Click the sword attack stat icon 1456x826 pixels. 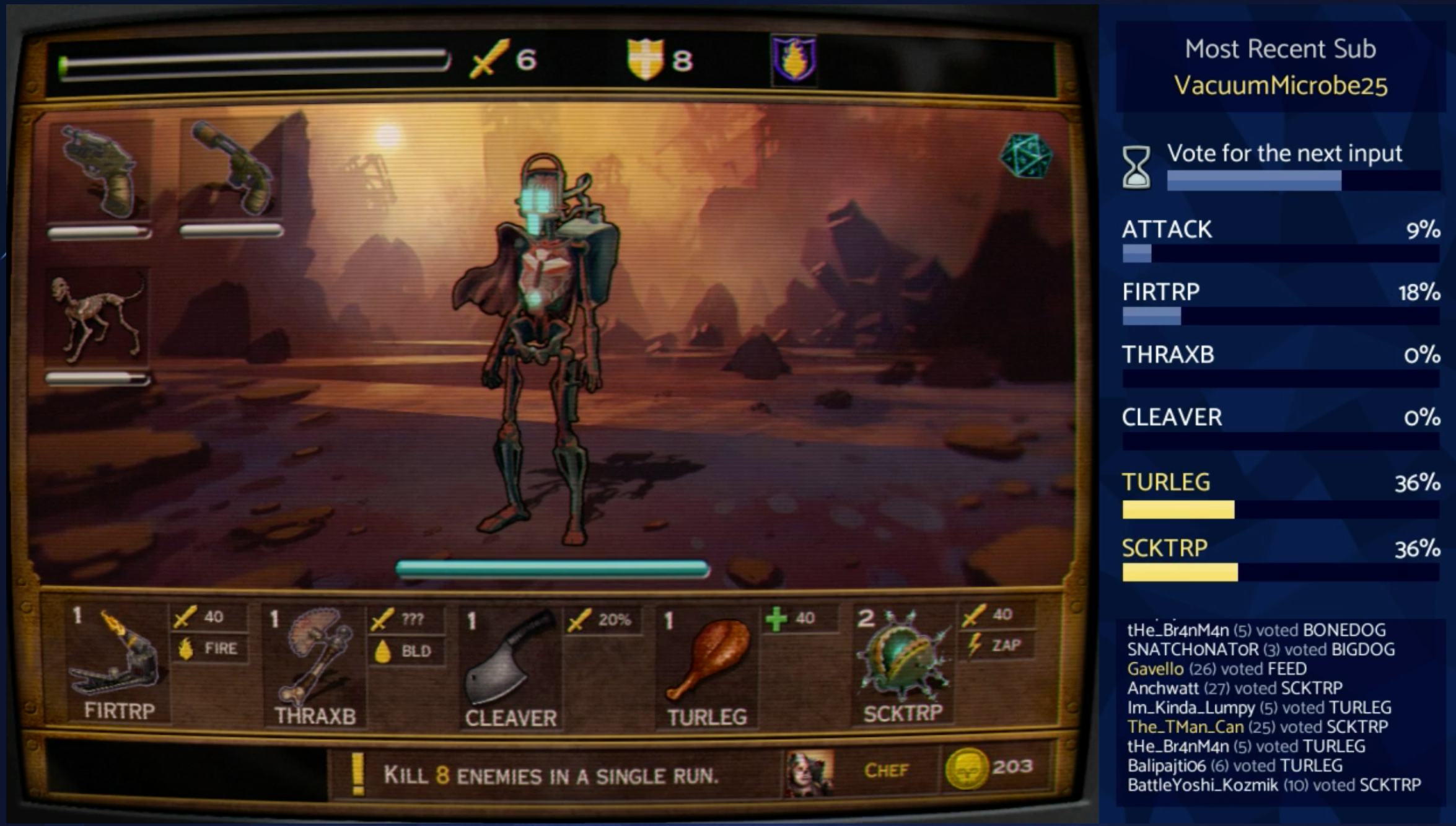(489, 59)
